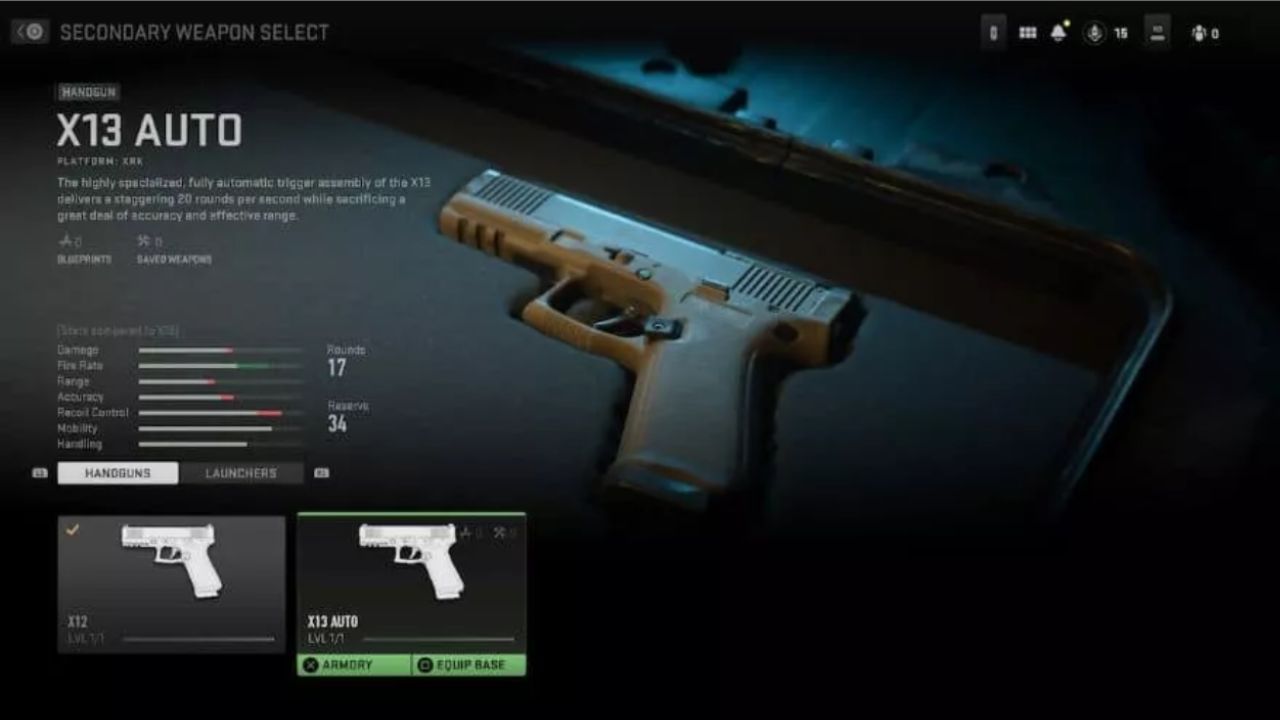Switch to the Launchers tab

240,472
